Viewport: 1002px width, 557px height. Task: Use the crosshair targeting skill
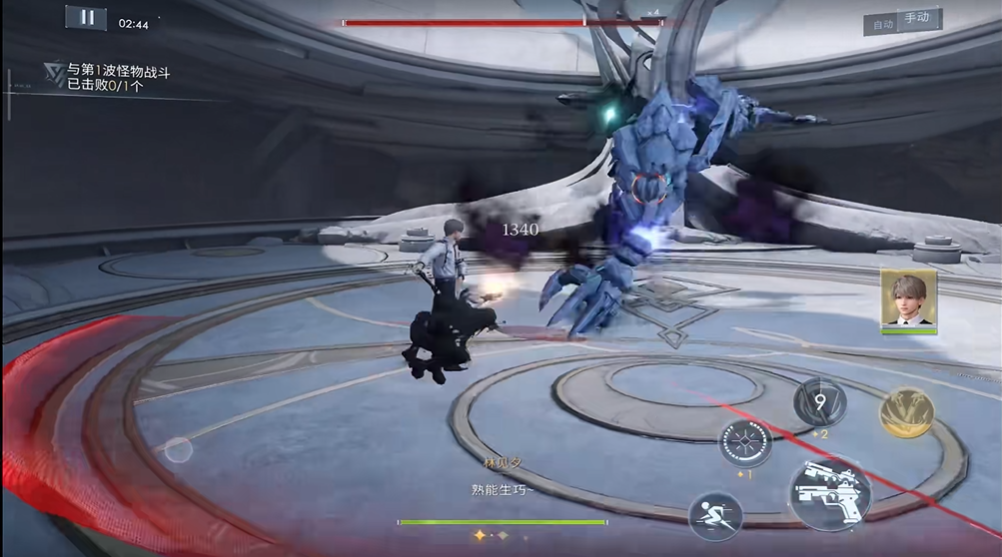(745, 442)
